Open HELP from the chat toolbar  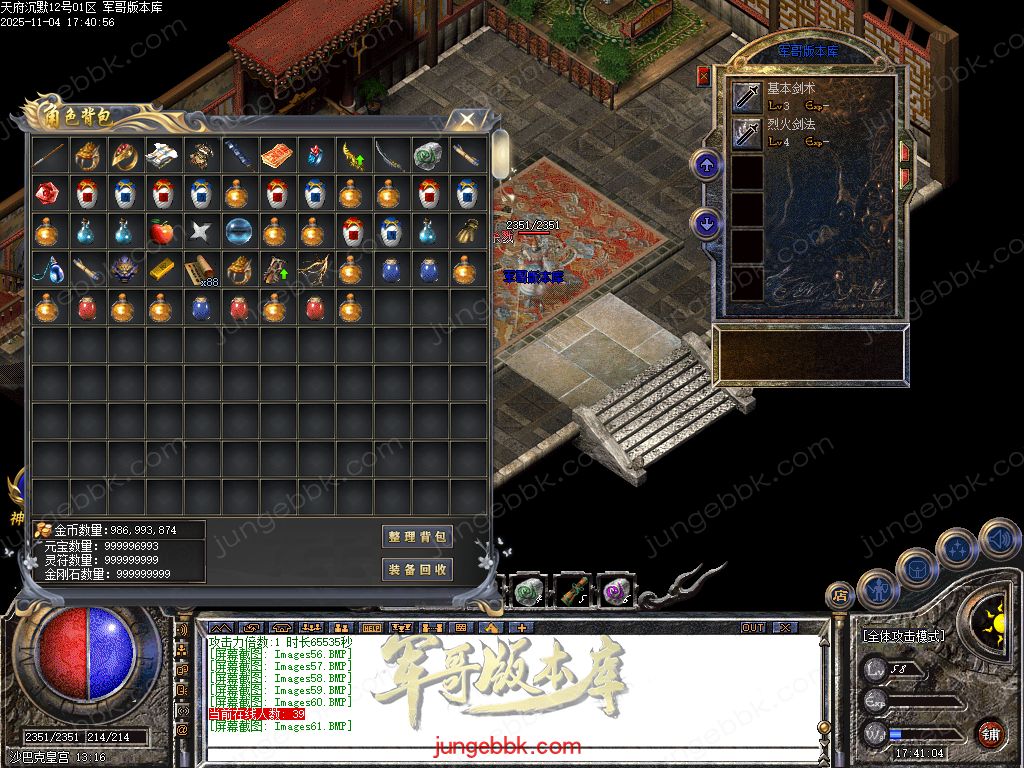pyautogui.click(x=371, y=628)
